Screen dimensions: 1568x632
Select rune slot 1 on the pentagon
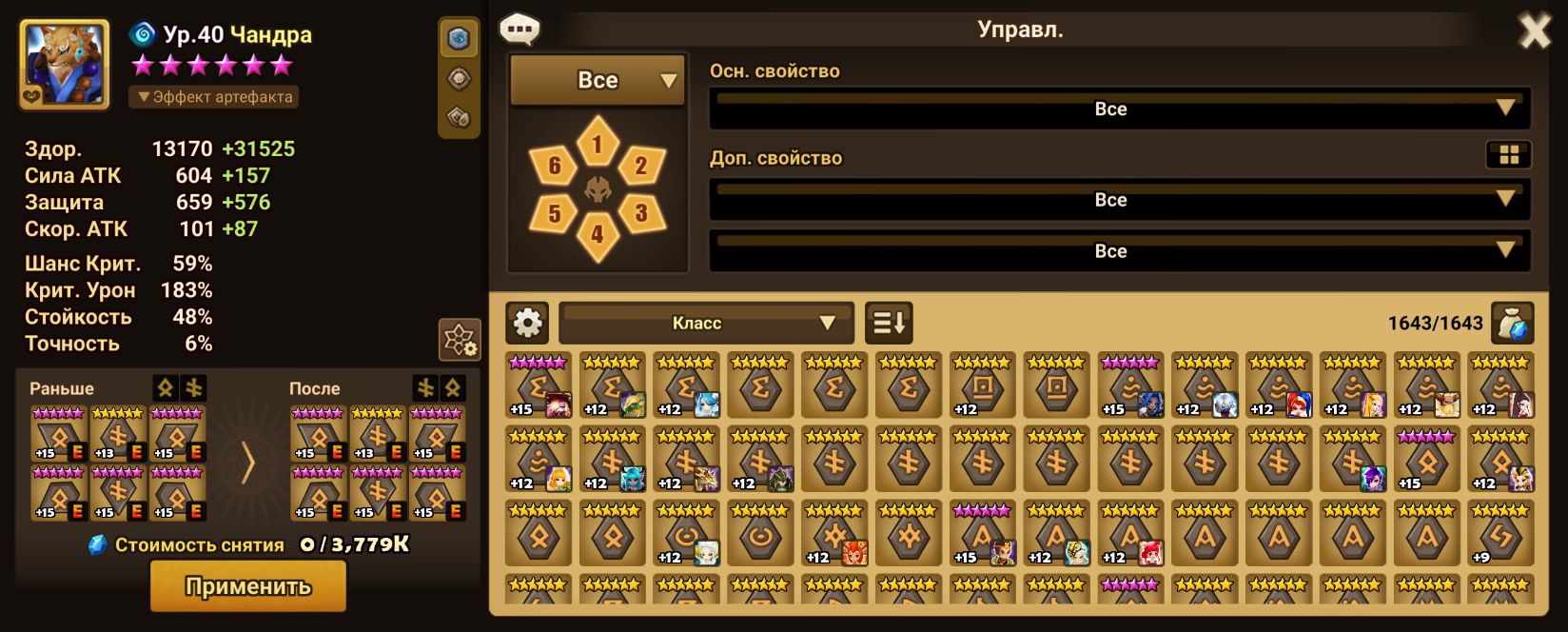tap(598, 145)
